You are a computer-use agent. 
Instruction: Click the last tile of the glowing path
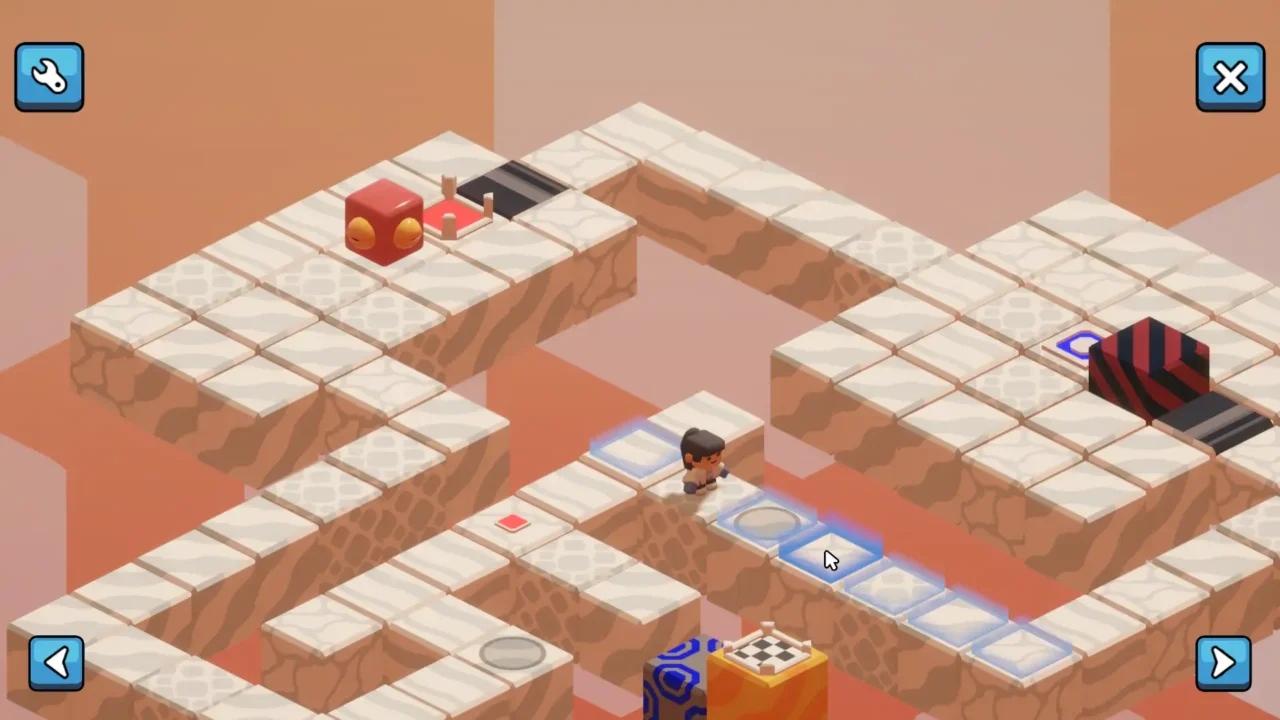[1020, 650]
